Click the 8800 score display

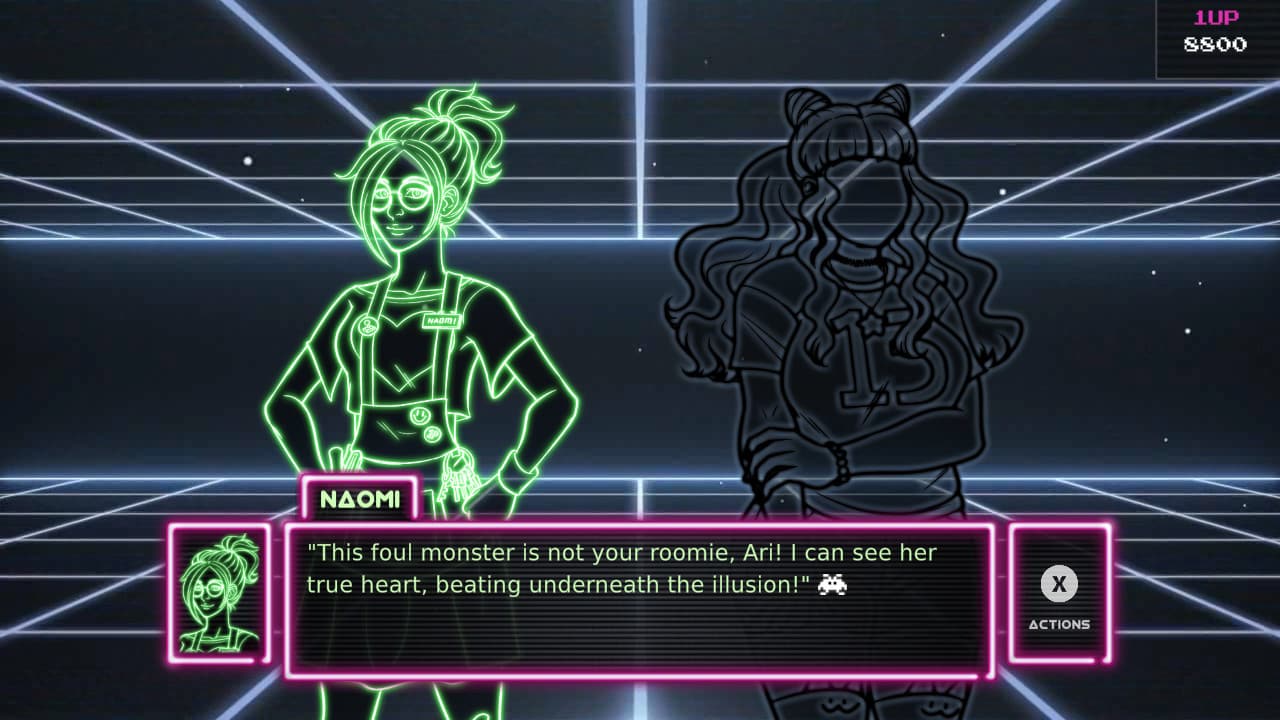point(1215,45)
